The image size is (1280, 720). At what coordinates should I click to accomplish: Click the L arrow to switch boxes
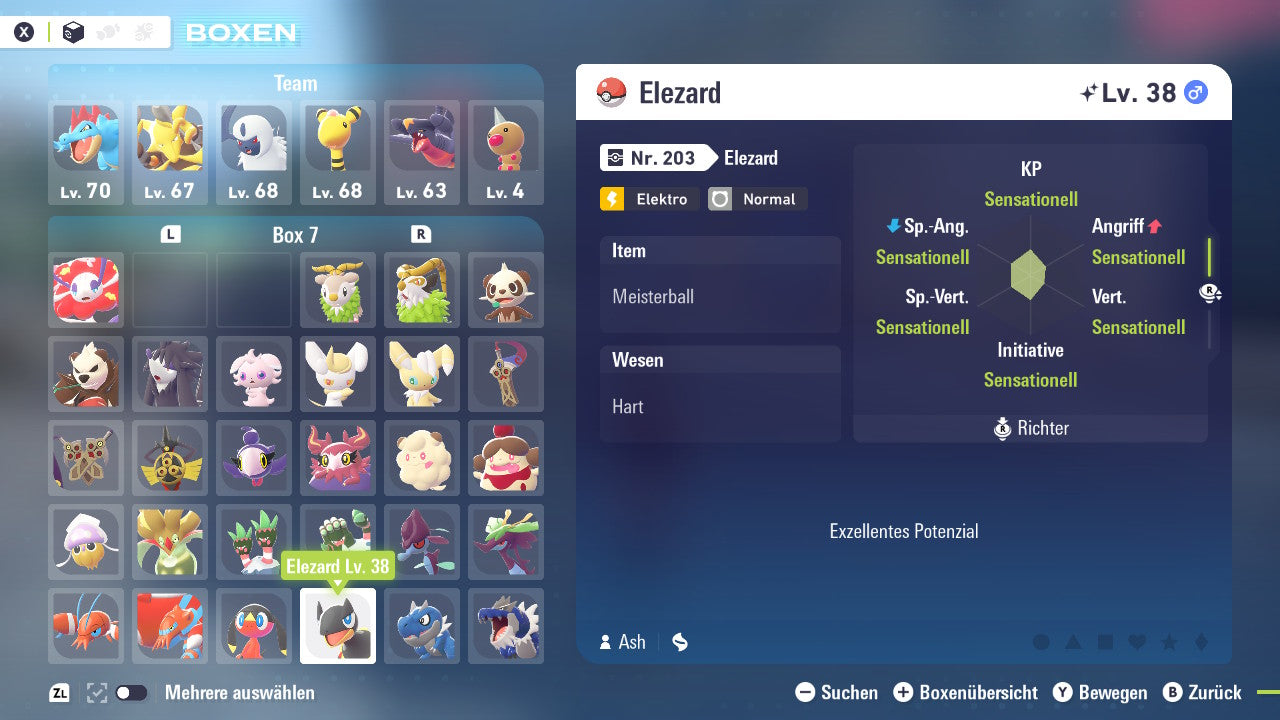click(170, 233)
